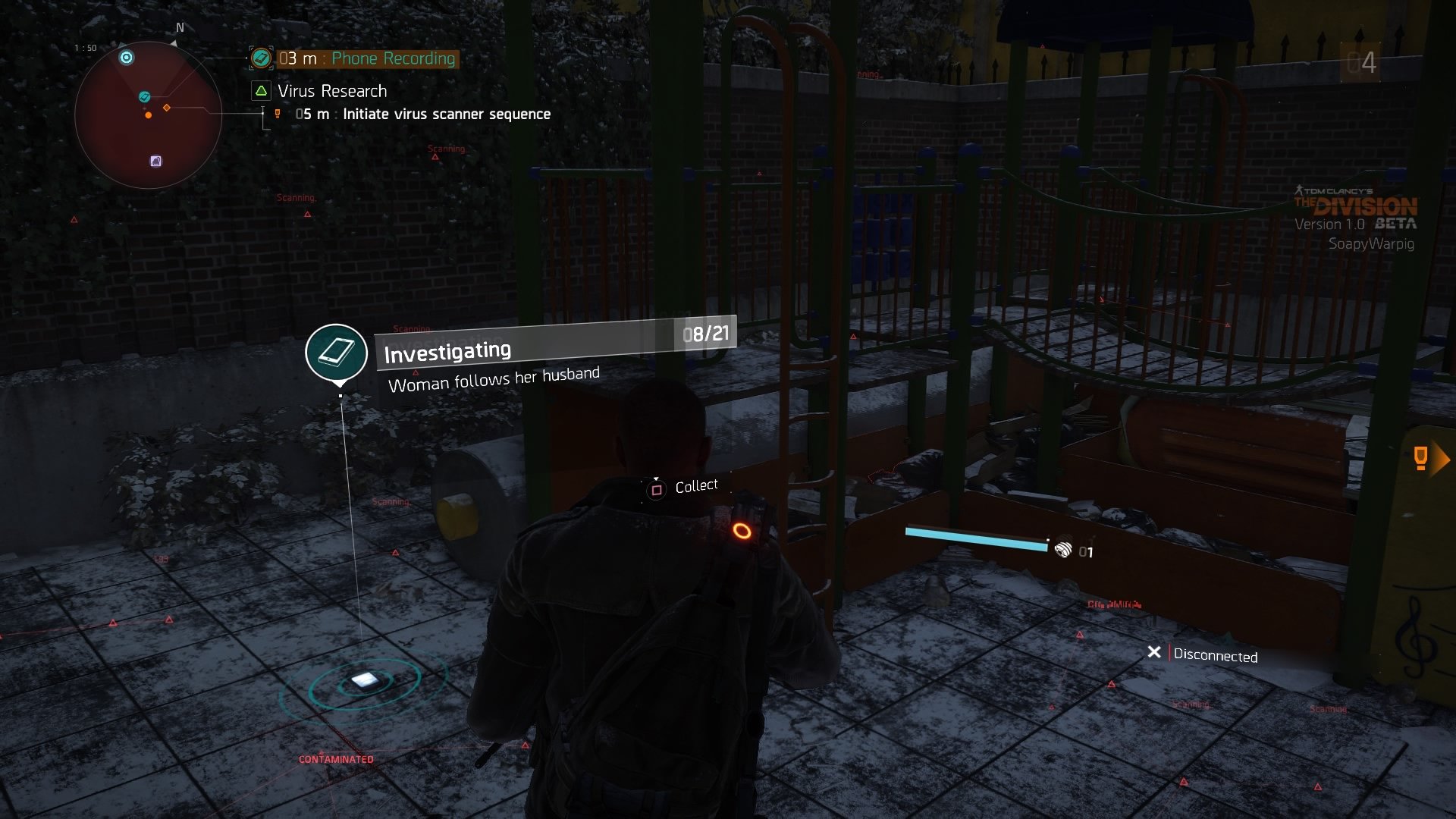Click the Virus Research mission tracker
1456x819 pixels.
point(331,91)
